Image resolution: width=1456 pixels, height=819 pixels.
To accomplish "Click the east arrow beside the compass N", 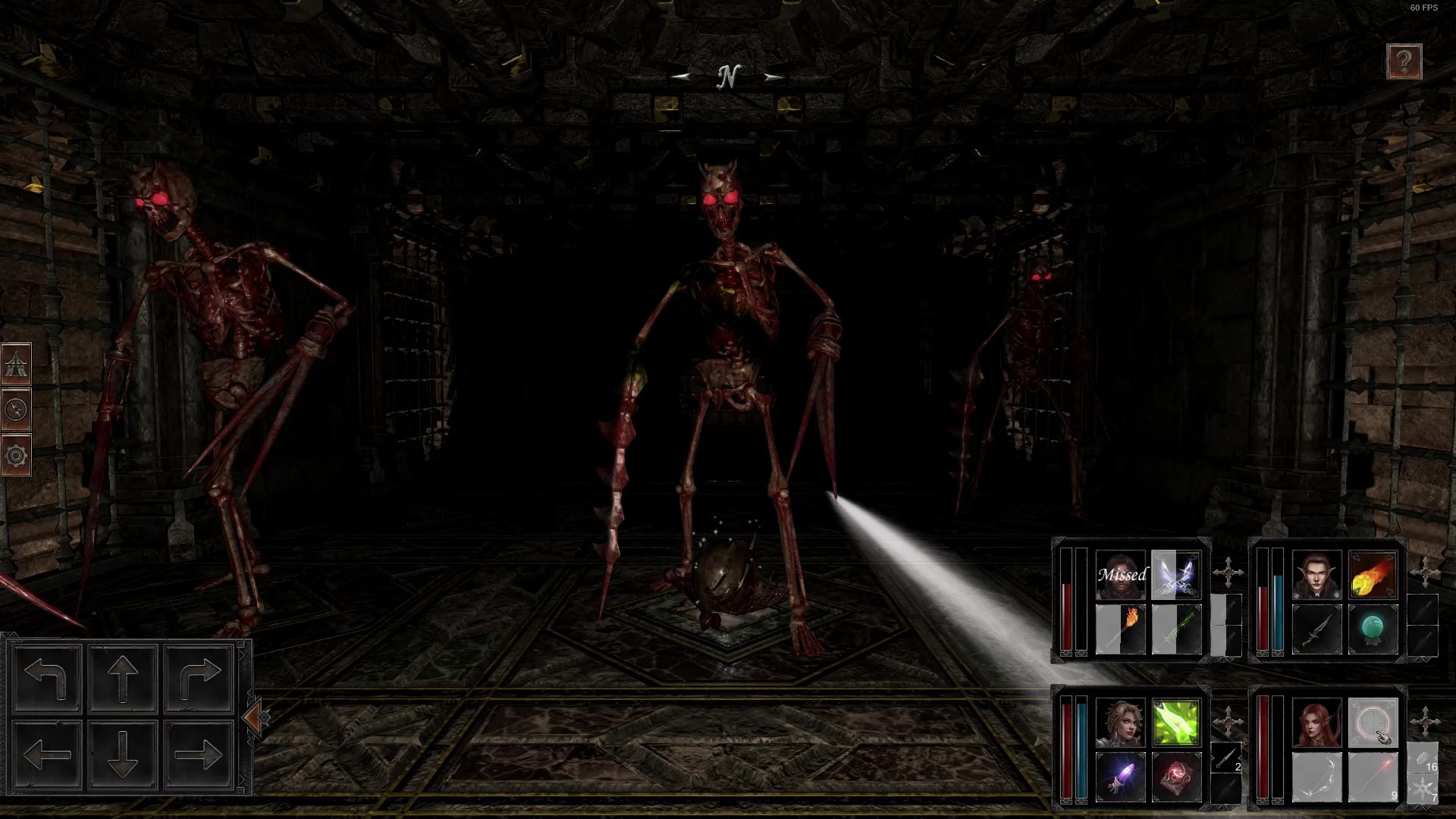I will pos(772,77).
